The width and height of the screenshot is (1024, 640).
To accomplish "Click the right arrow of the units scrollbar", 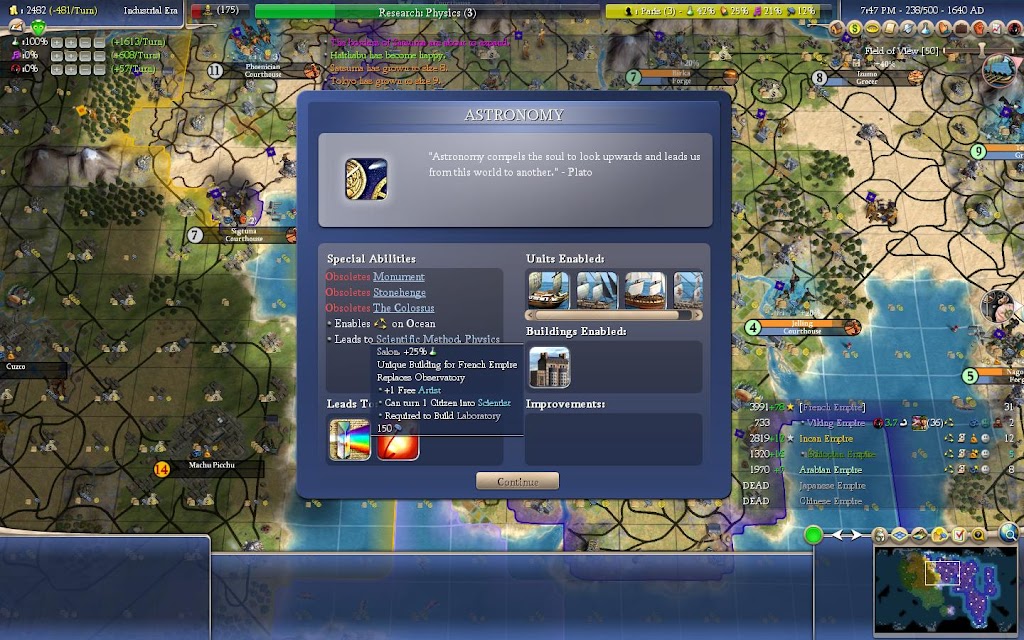I will point(697,315).
